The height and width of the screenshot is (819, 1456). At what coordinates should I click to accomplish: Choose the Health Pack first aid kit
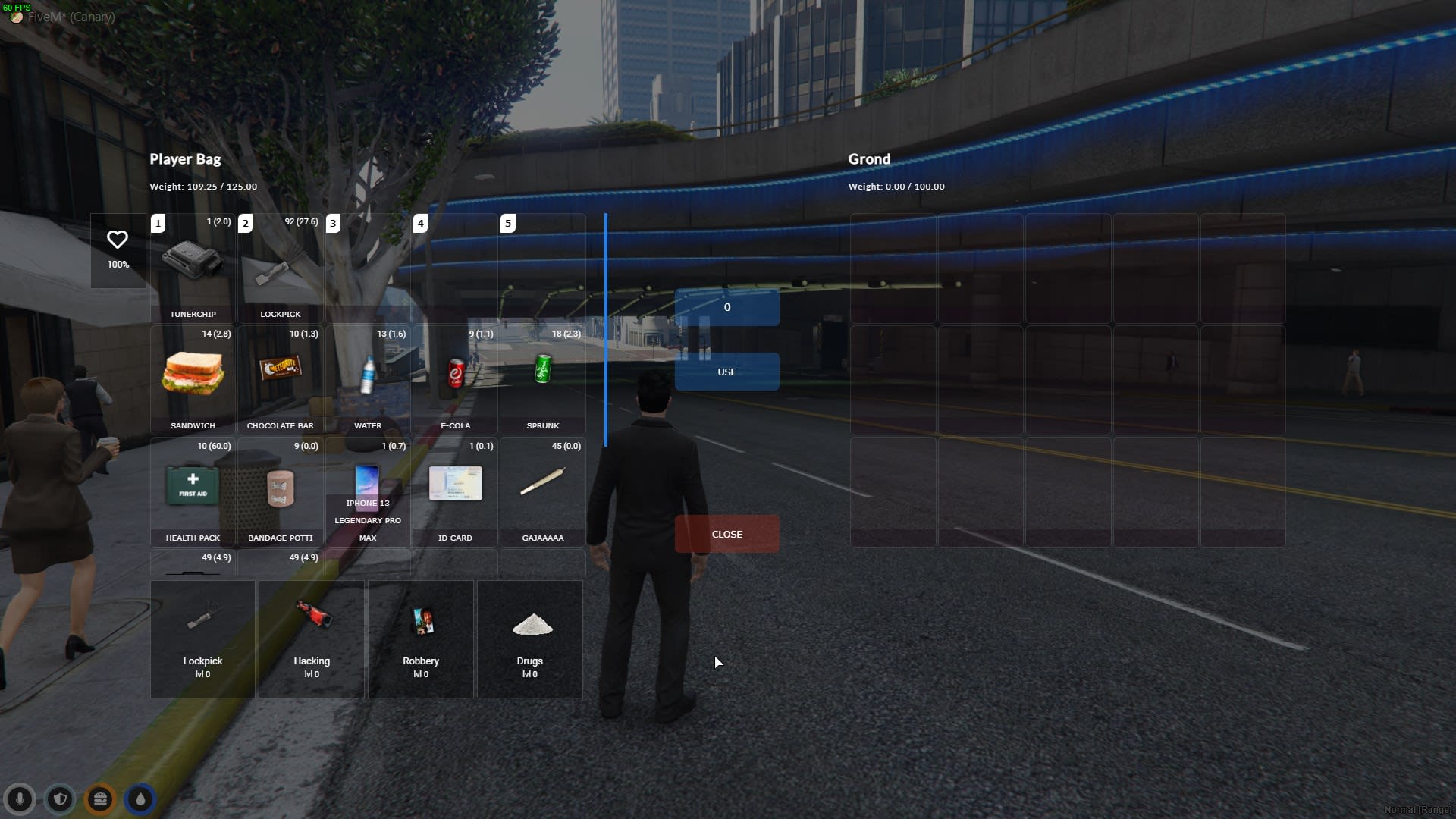(x=193, y=491)
